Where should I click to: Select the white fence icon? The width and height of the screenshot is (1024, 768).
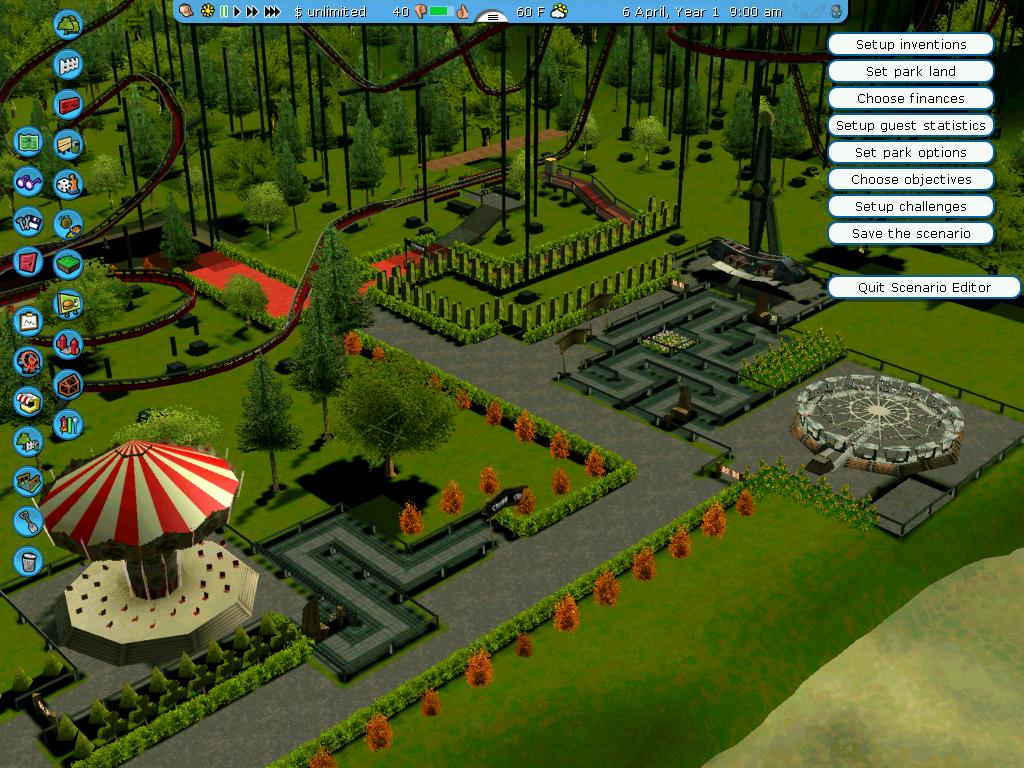tap(68, 65)
